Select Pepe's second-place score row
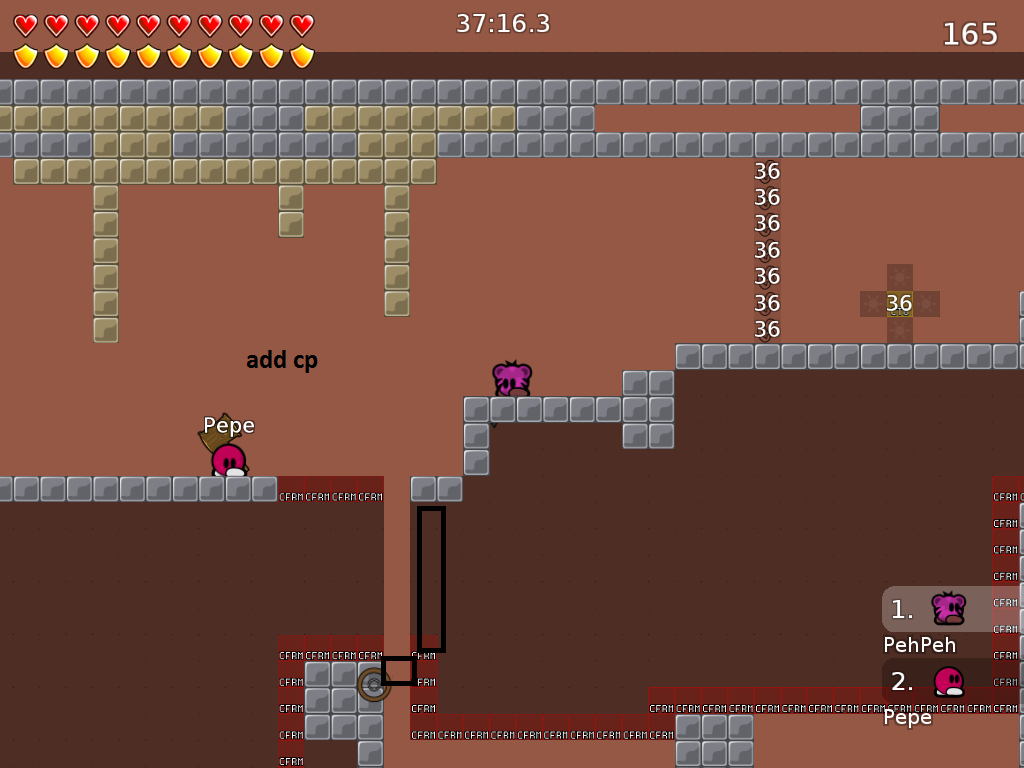The height and width of the screenshot is (768, 1024). coord(950,681)
